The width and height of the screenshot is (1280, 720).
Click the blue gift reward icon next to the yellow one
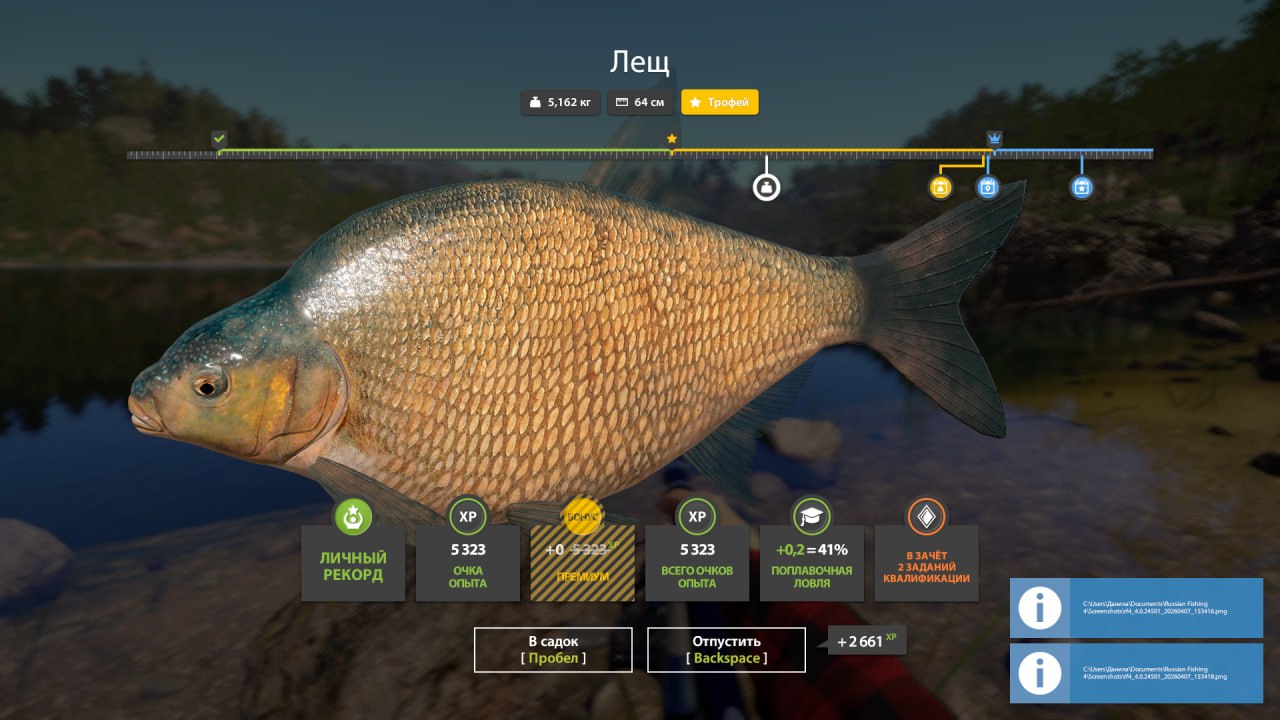[x=988, y=186]
